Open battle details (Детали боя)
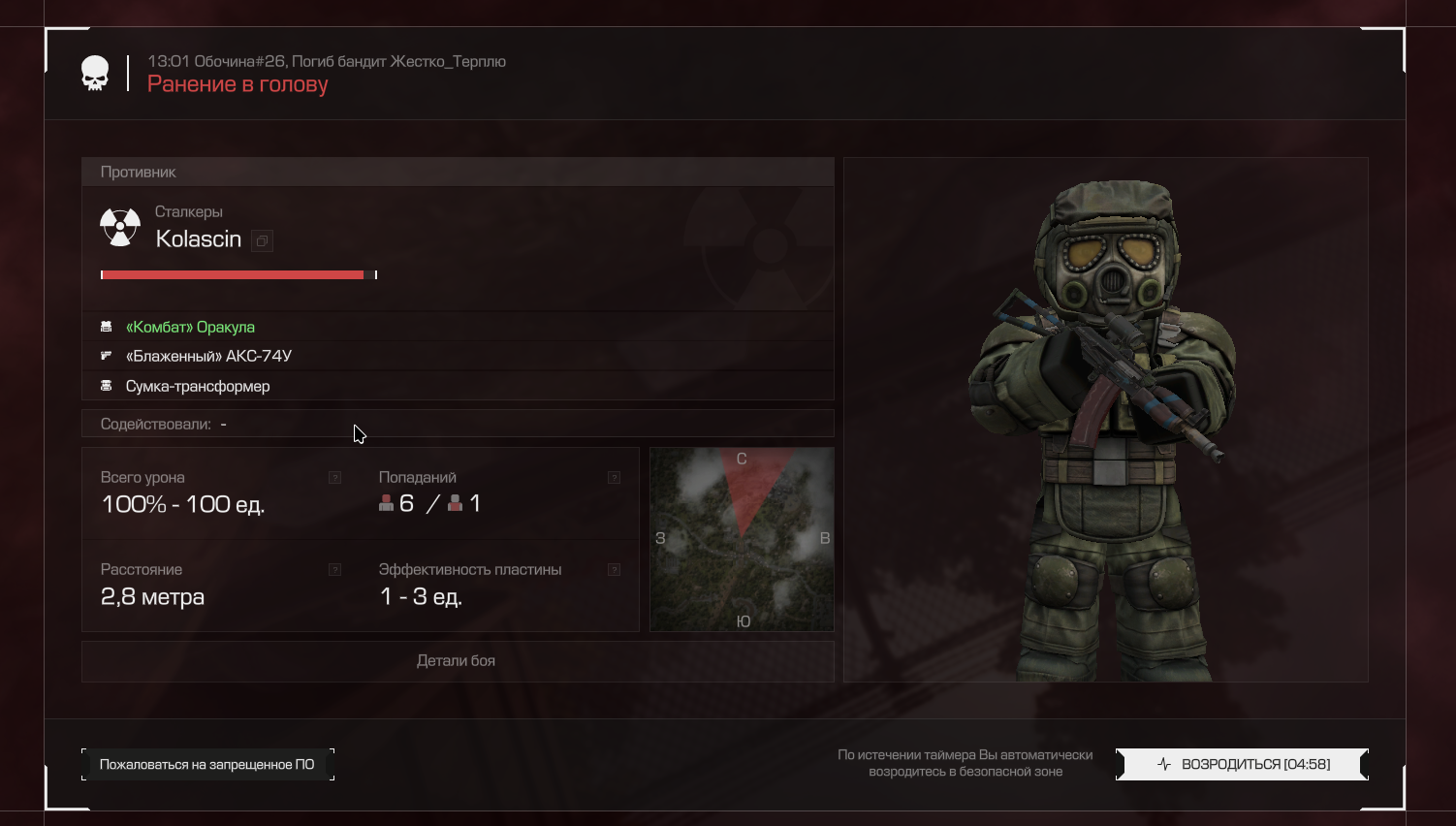Screen dimensions: 1456x826 (x=457, y=661)
